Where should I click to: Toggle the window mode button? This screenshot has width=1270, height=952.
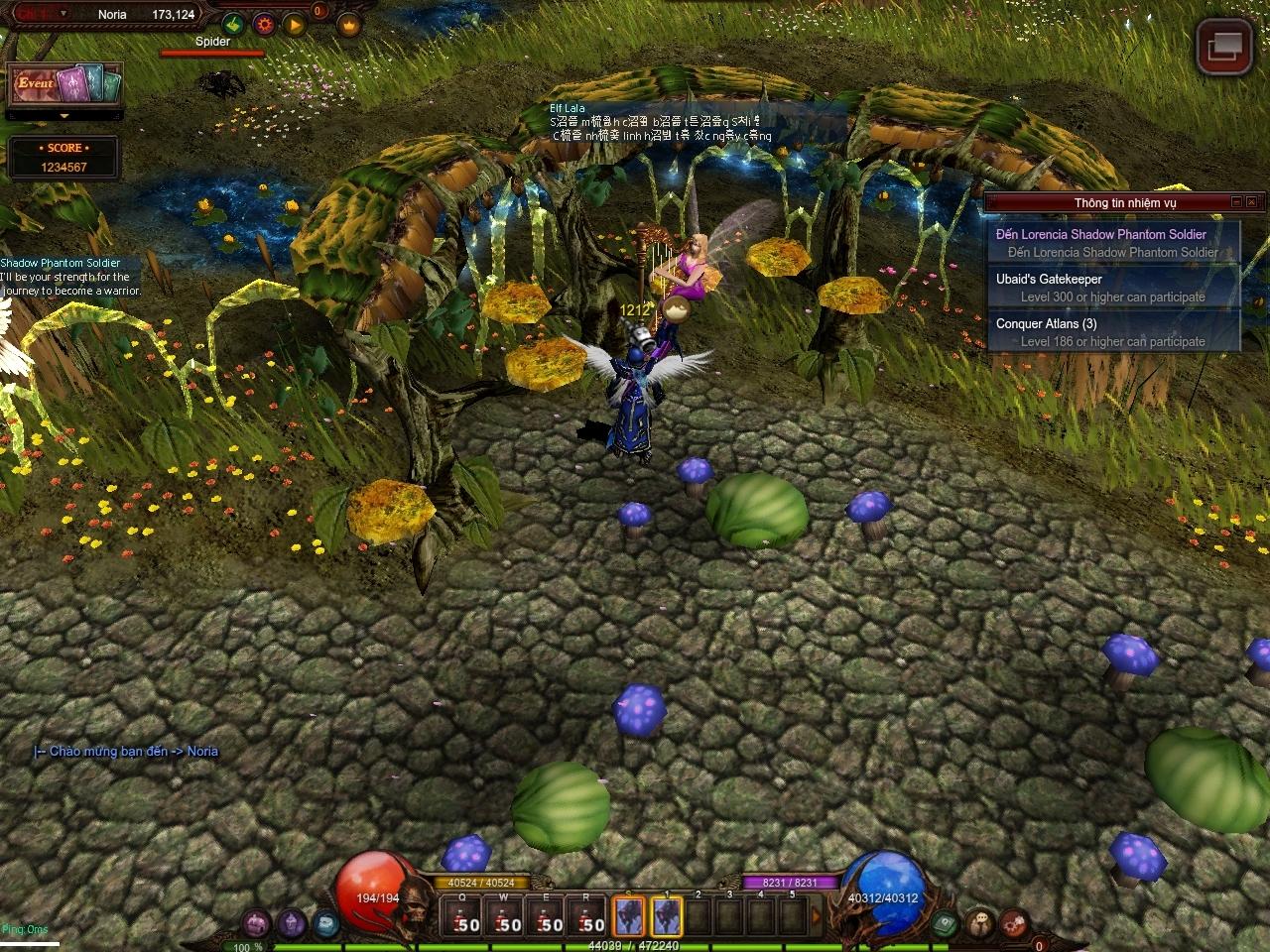pyautogui.click(x=1224, y=47)
